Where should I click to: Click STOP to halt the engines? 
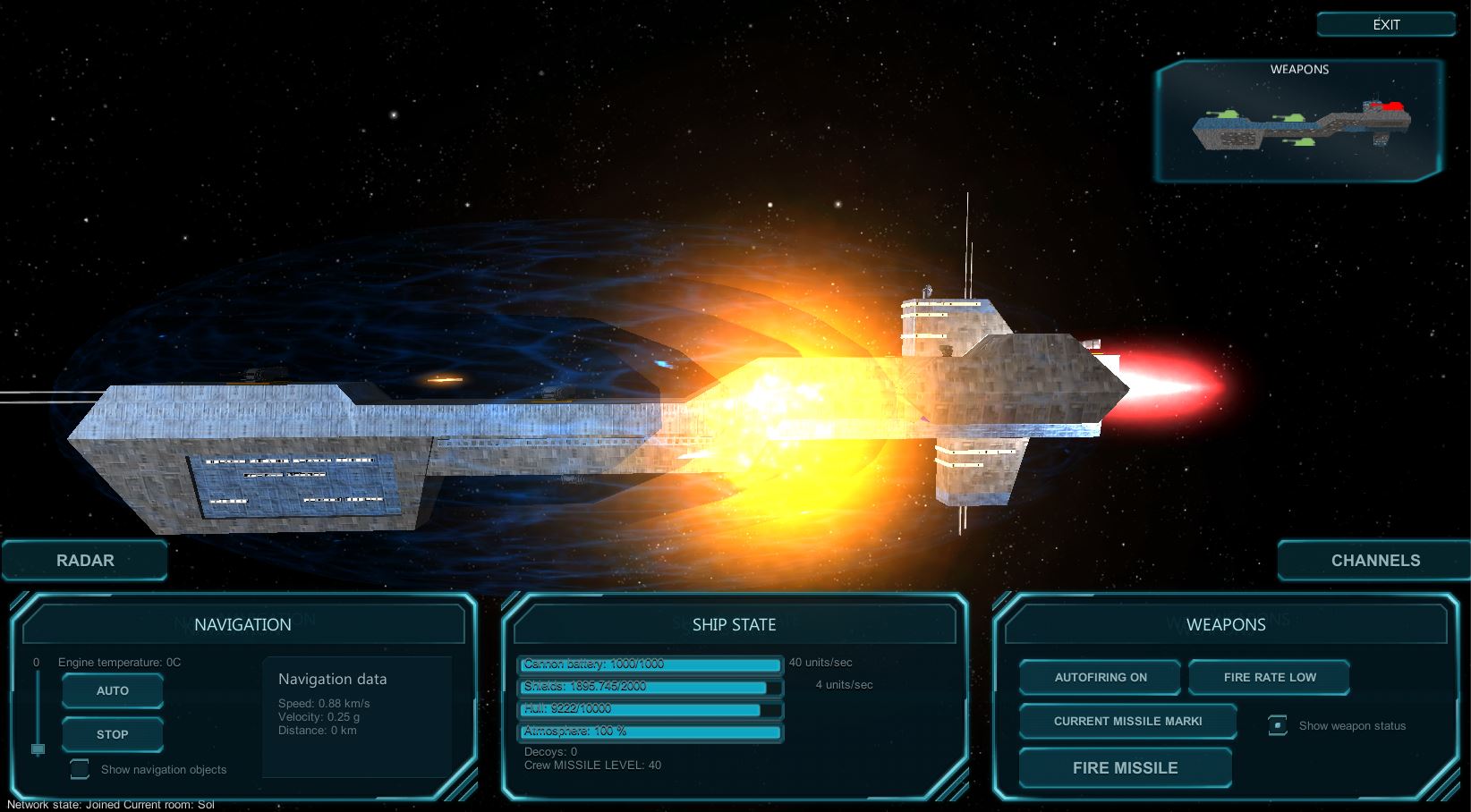(113, 734)
